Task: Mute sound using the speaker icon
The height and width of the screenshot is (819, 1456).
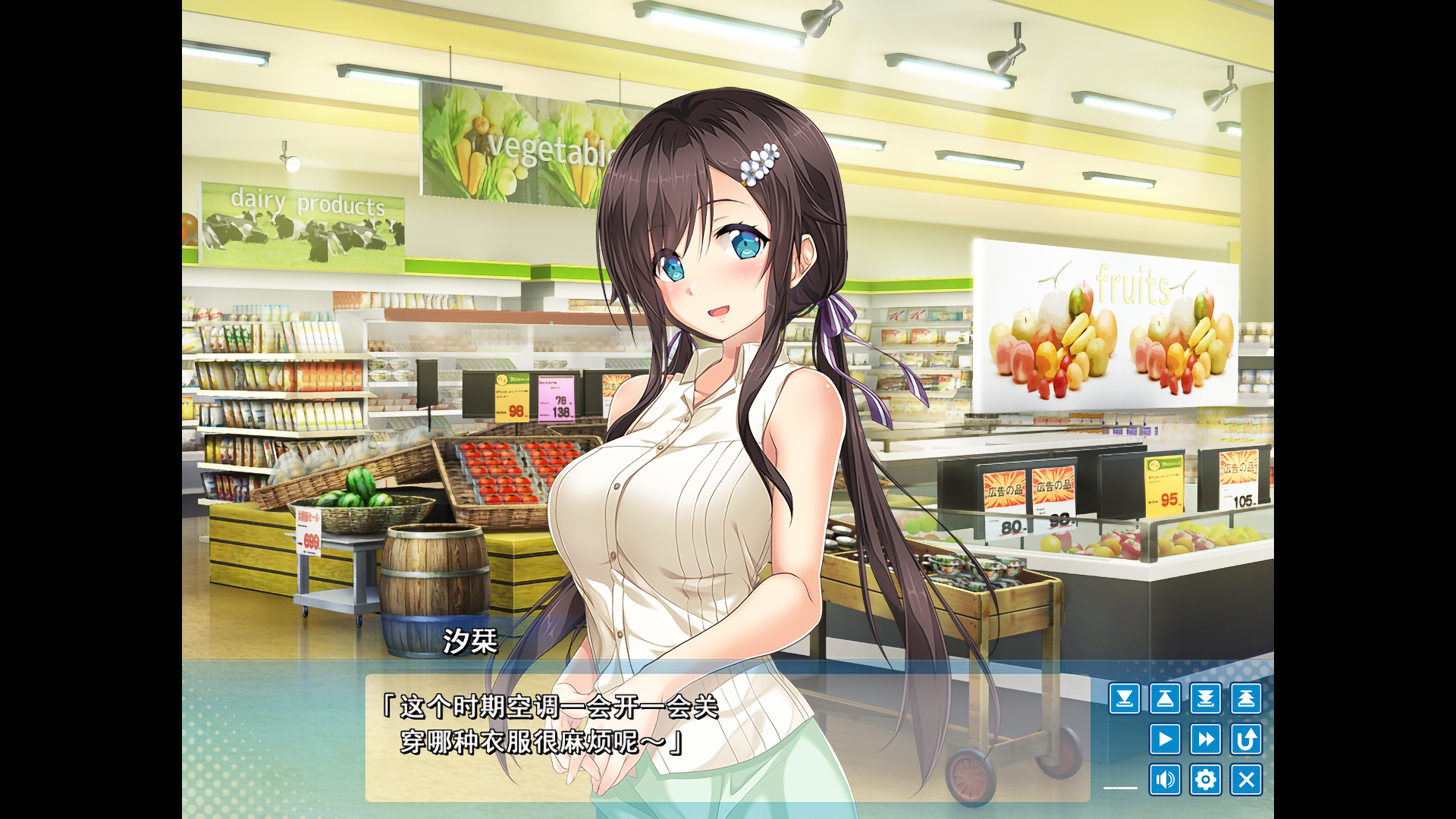Action: pos(1166,779)
